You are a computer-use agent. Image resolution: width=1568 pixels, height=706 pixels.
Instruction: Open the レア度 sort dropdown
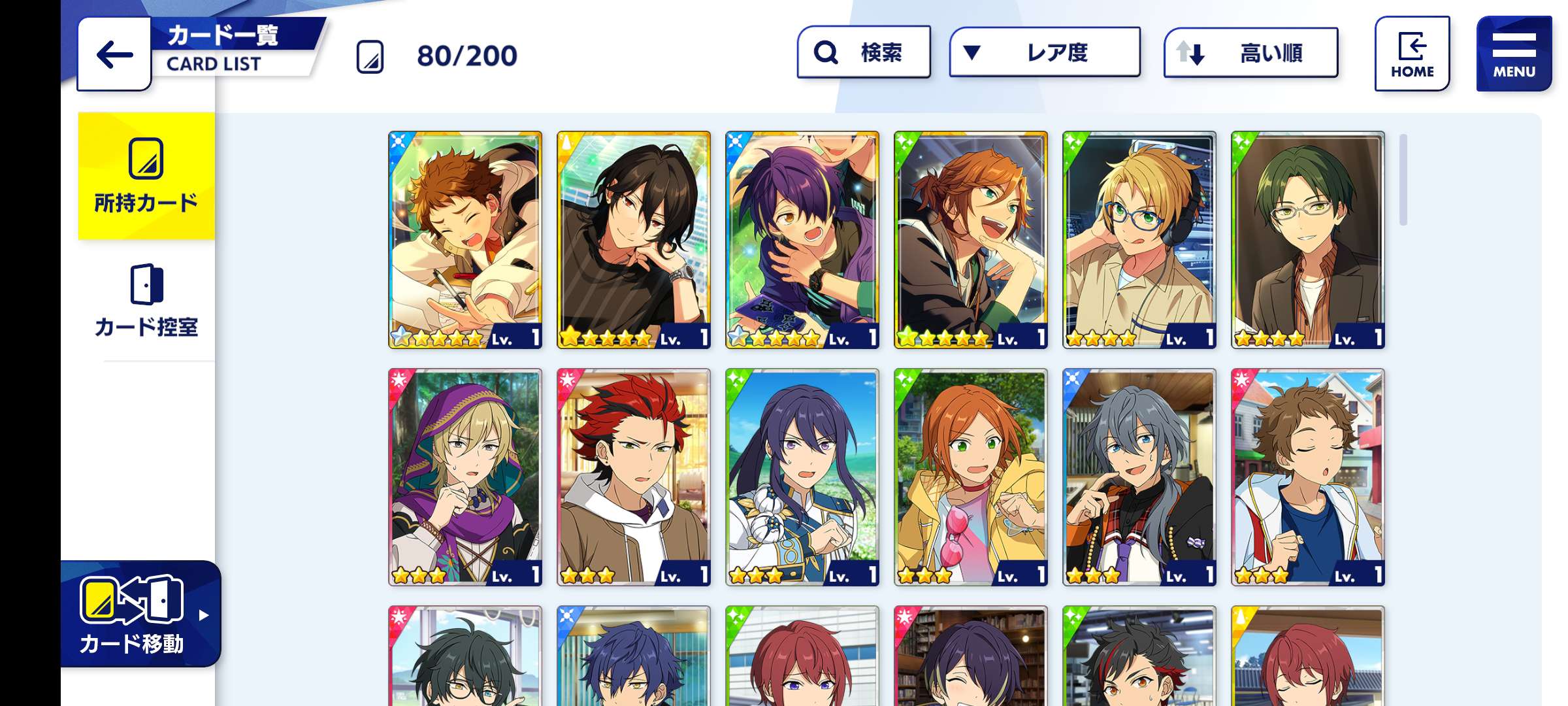(1044, 52)
